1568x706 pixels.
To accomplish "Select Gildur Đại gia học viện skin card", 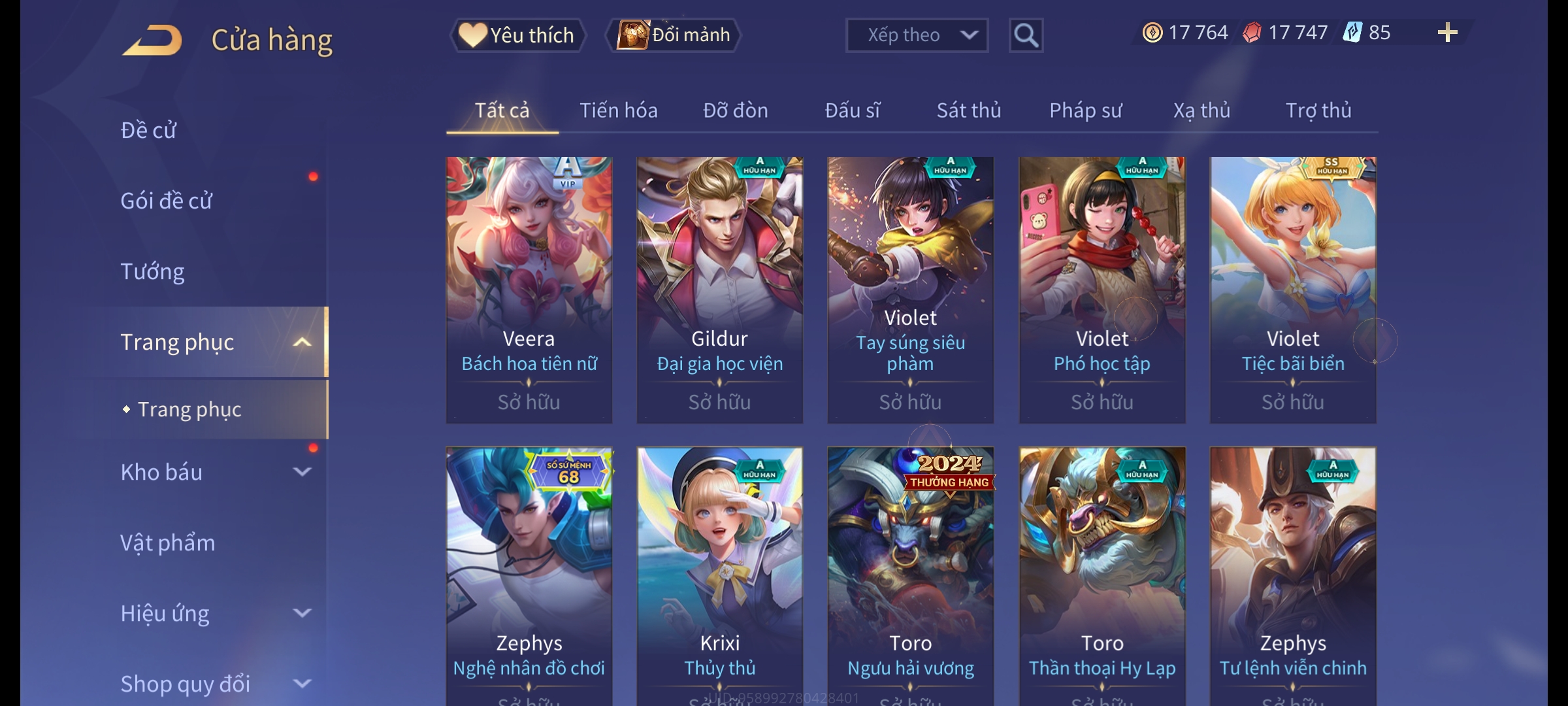I will [719, 289].
